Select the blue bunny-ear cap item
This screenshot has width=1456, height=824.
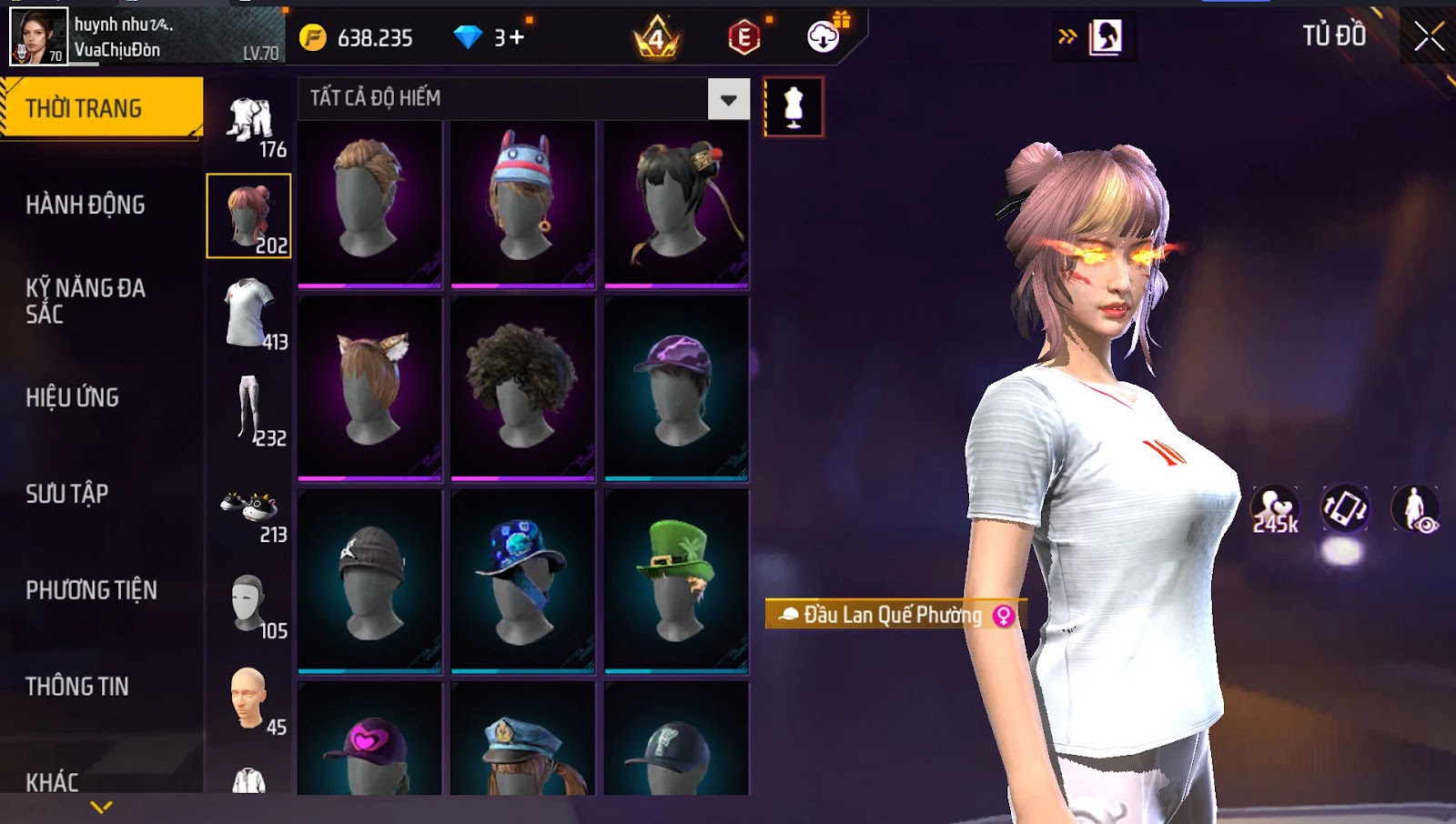pos(522,204)
